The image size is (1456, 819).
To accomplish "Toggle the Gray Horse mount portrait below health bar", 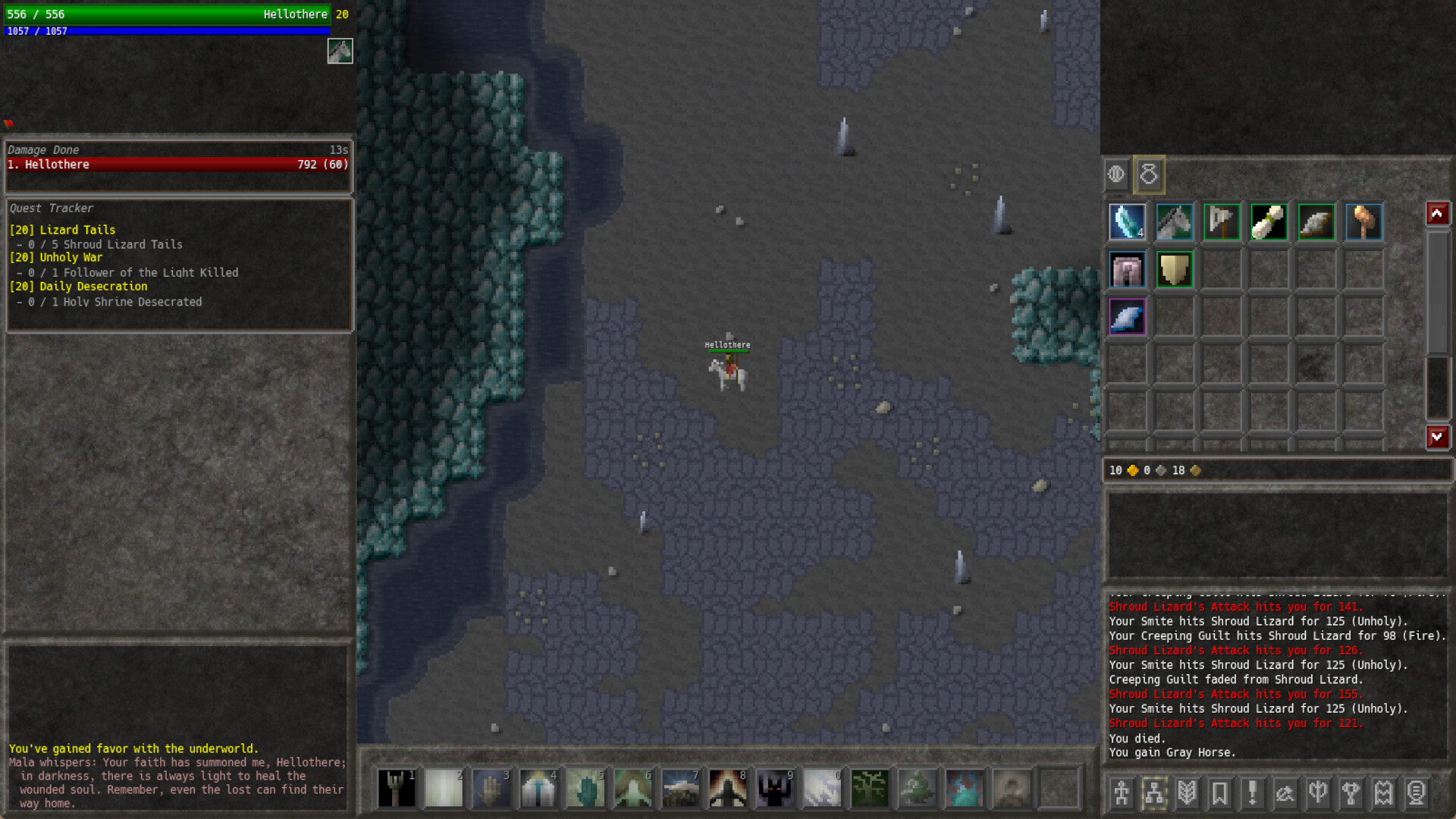I will [x=340, y=52].
